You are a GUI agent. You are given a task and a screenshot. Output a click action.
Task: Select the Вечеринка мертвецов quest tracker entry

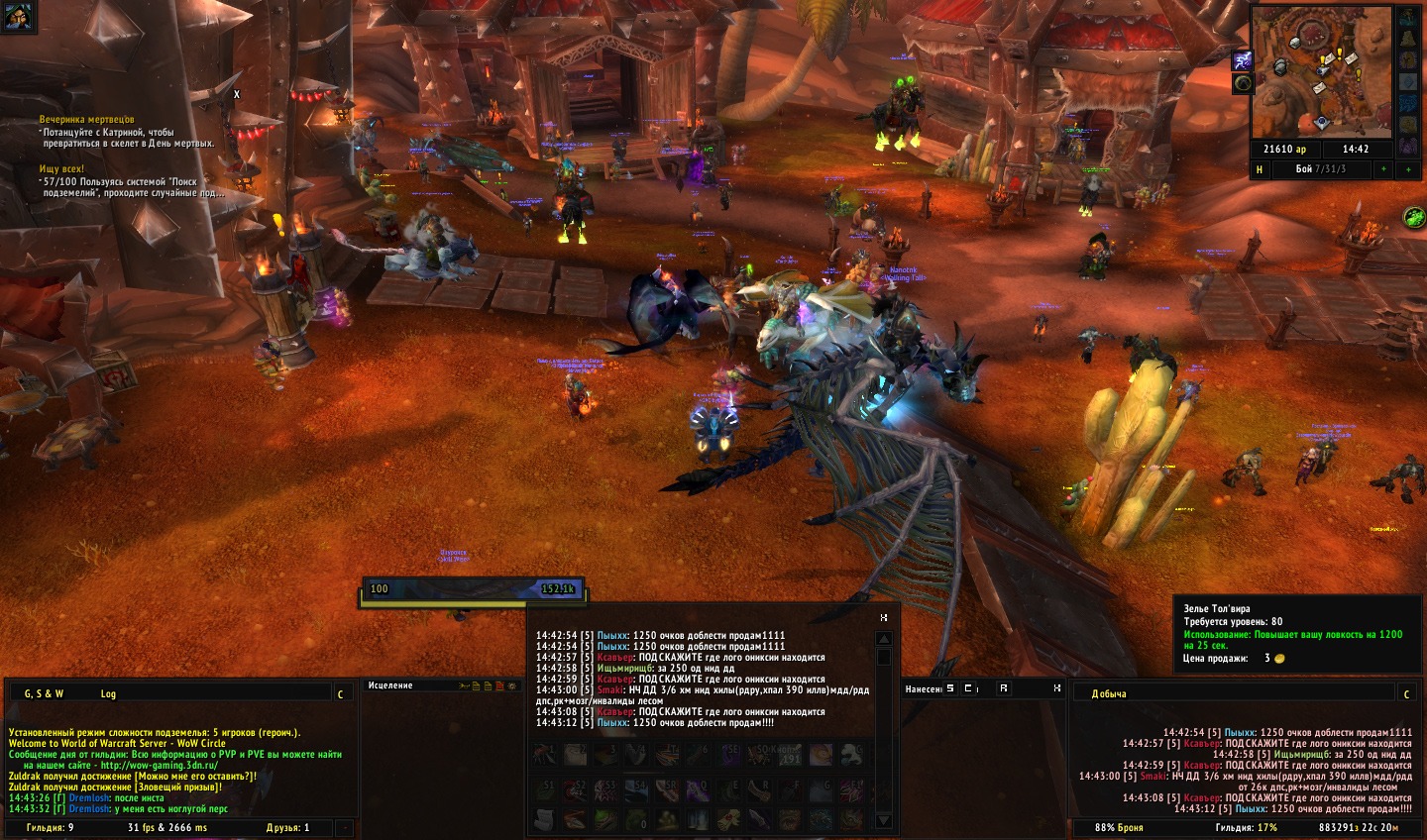pyautogui.click(x=86, y=120)
